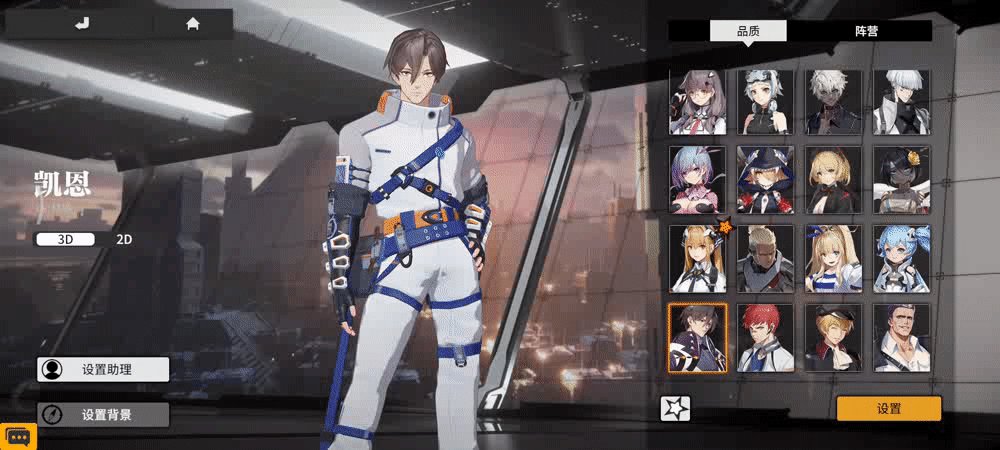Screen dimensions: 1000x450
Task: Choose the red-haired character portrait
Action: tap(766, 337)
